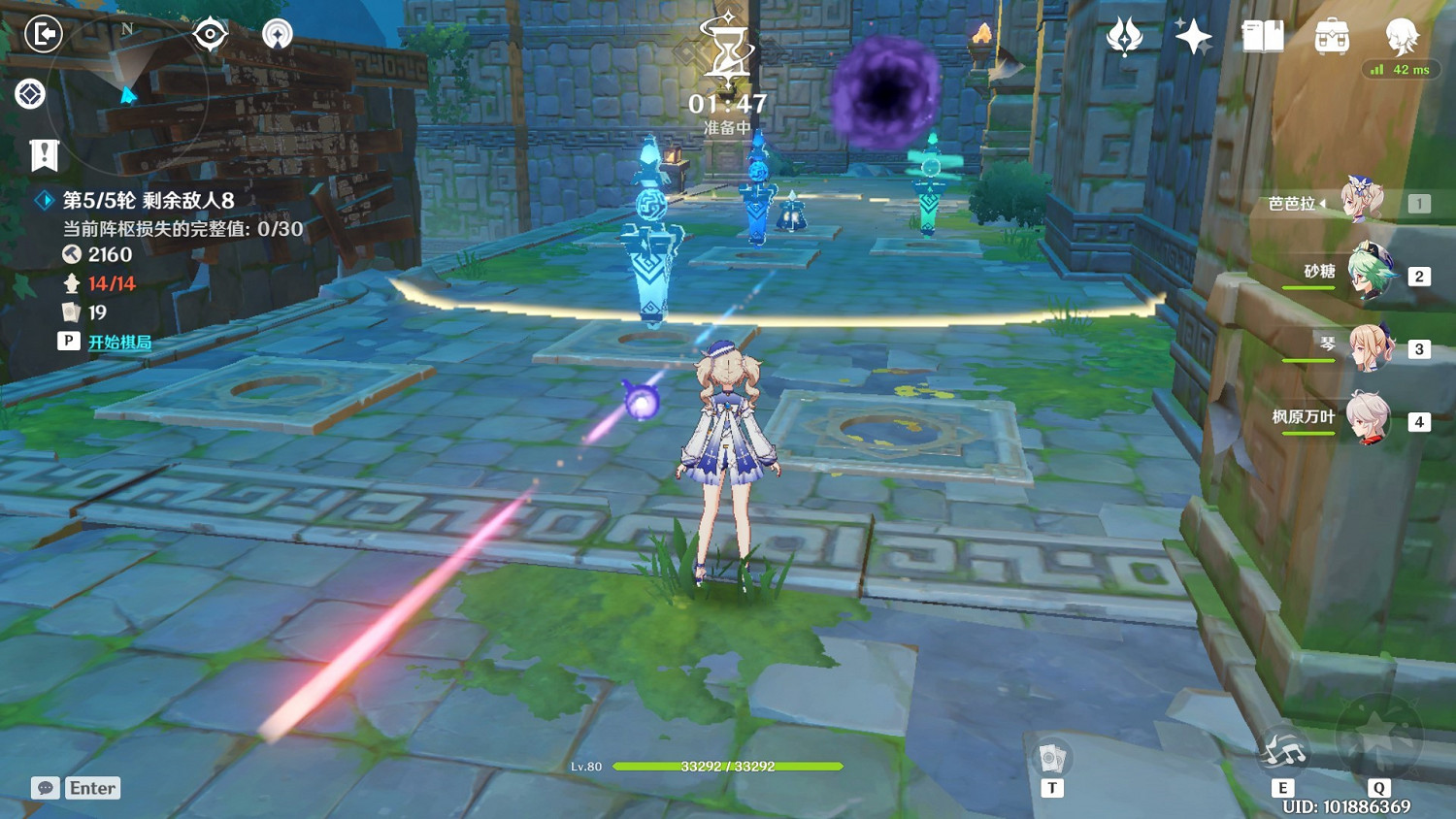1456x819 pixels.
Task: Select the tracking eye icon above minimap
Action: (x=210, y=32)
